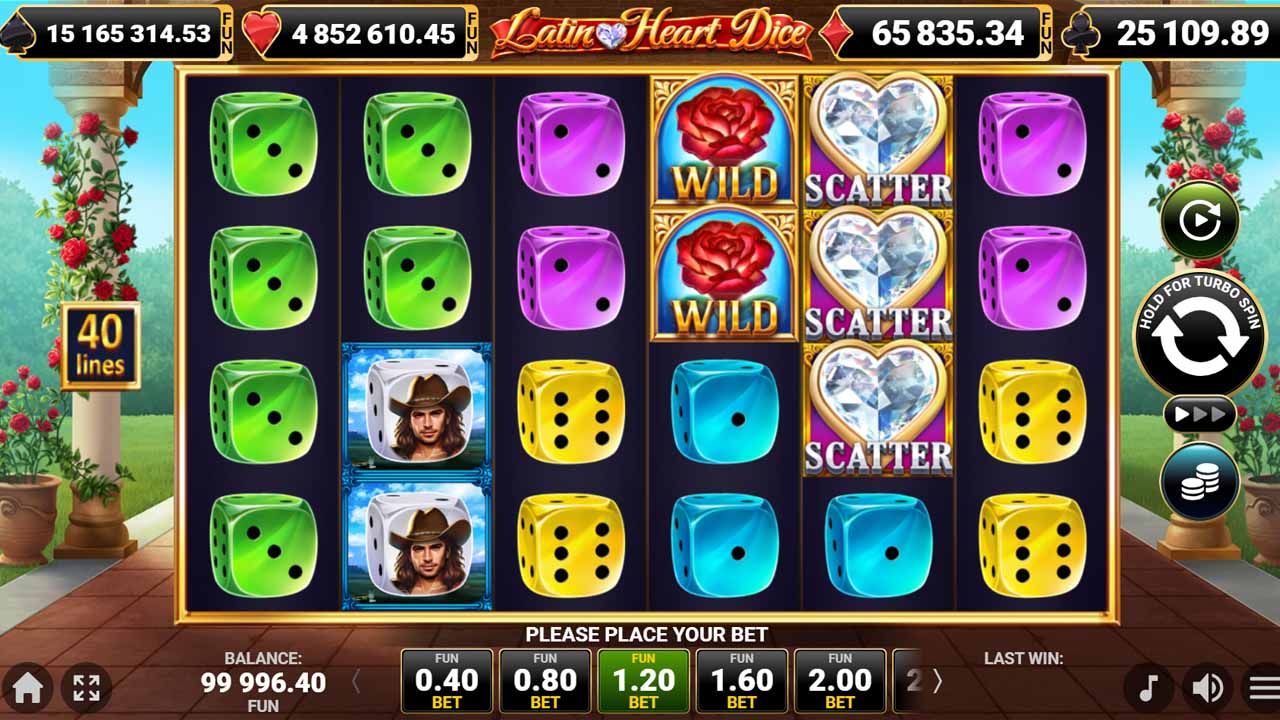Viewport: 1280px width, 720px height.
Task: Click the home icon at bottom left
Action: 29,689
